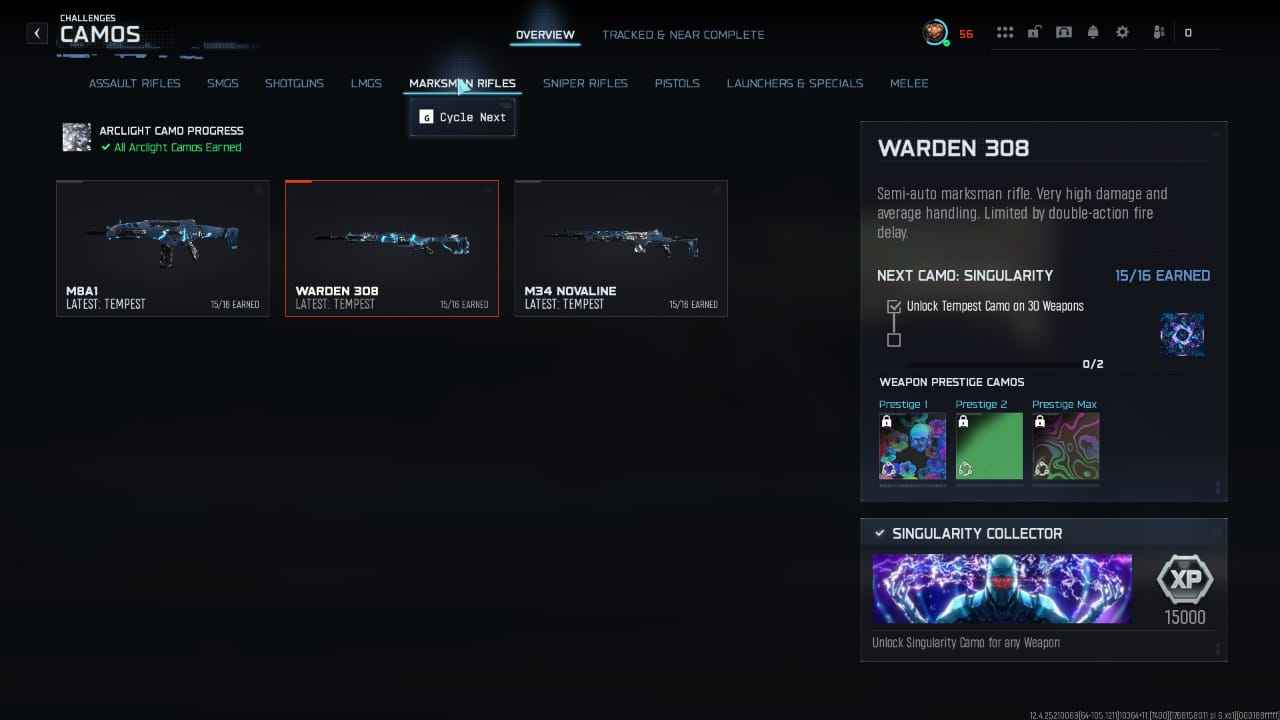Click the Singularity camo preview icon
Viewport: 1280px width, 720px height.
pyautogui.click(x=1182, y=335)
